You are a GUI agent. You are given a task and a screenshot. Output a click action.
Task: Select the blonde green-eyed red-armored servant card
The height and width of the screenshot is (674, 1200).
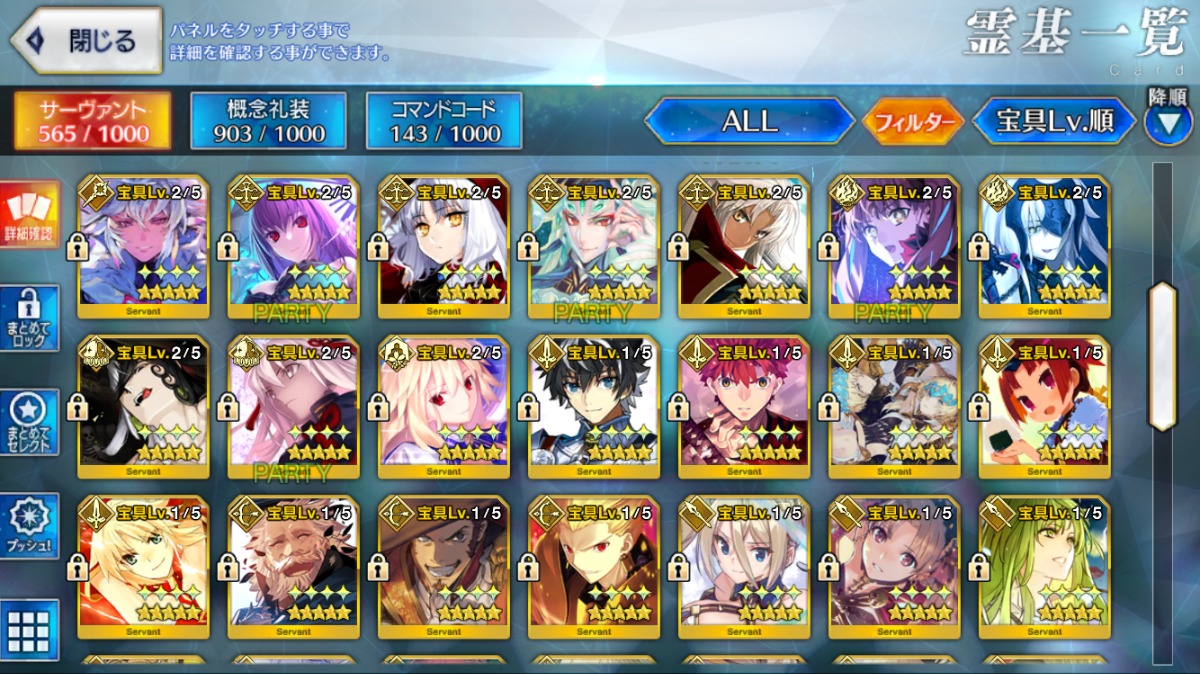click(143, 567)
